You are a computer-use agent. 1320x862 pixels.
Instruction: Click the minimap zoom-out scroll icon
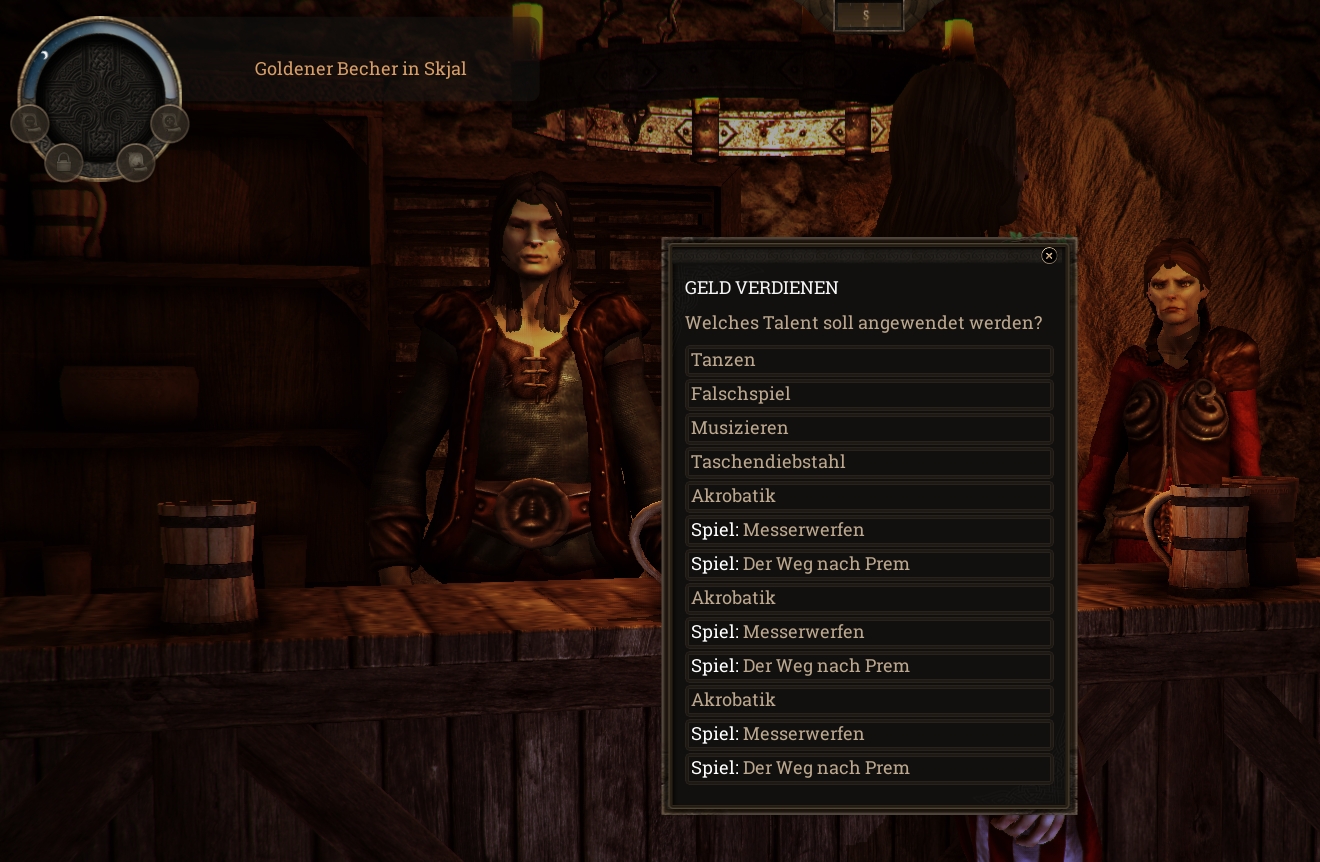(30, 123)
